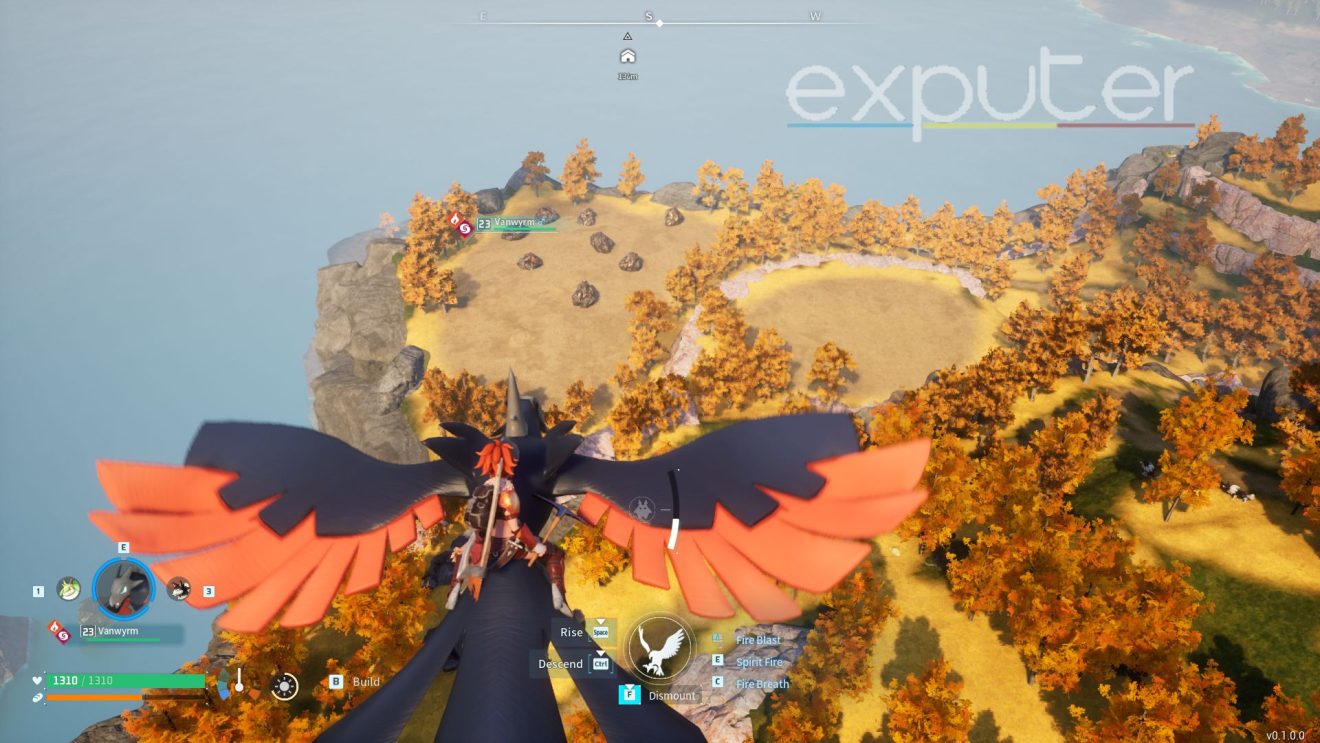Expand the Descend control chevron
The width and height of the screenshot is (1320, 743).
point(599,652)
